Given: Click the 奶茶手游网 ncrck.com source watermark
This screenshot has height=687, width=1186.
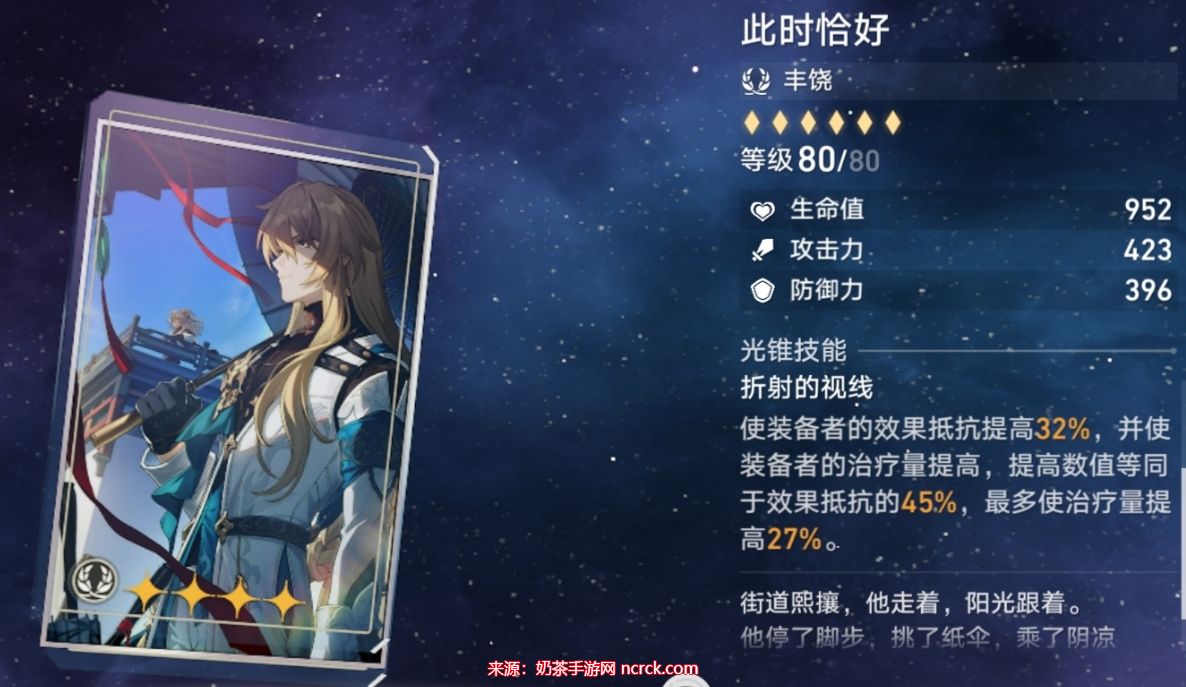Looking at the screenshot, I should point(592,668).
